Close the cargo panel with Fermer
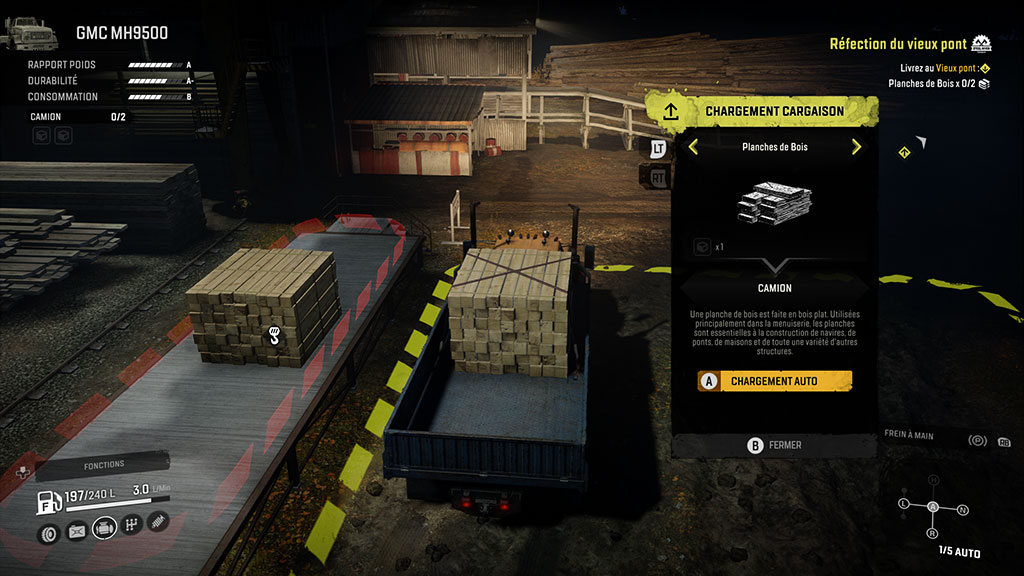Viewport: 1024px width, 576px height. tap(775, 445)
